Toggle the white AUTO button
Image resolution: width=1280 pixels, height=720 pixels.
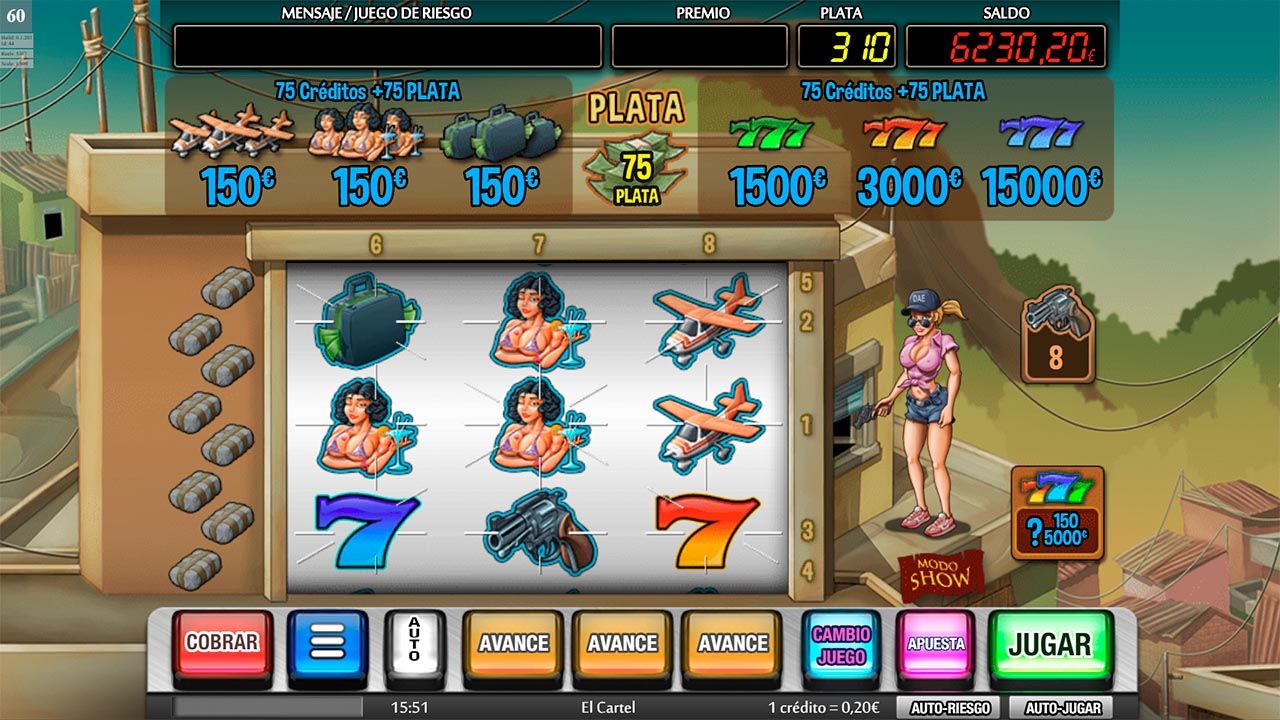pyautogui.click(x=414, y=641)
